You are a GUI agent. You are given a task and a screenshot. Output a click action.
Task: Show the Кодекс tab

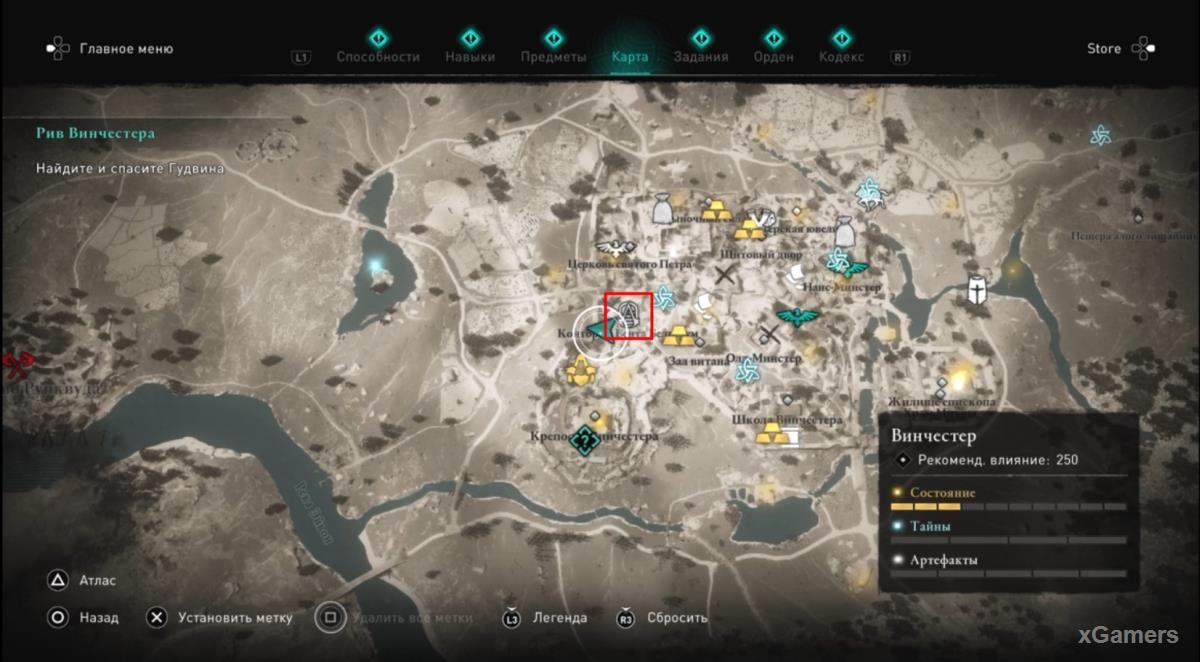(840, 56)
